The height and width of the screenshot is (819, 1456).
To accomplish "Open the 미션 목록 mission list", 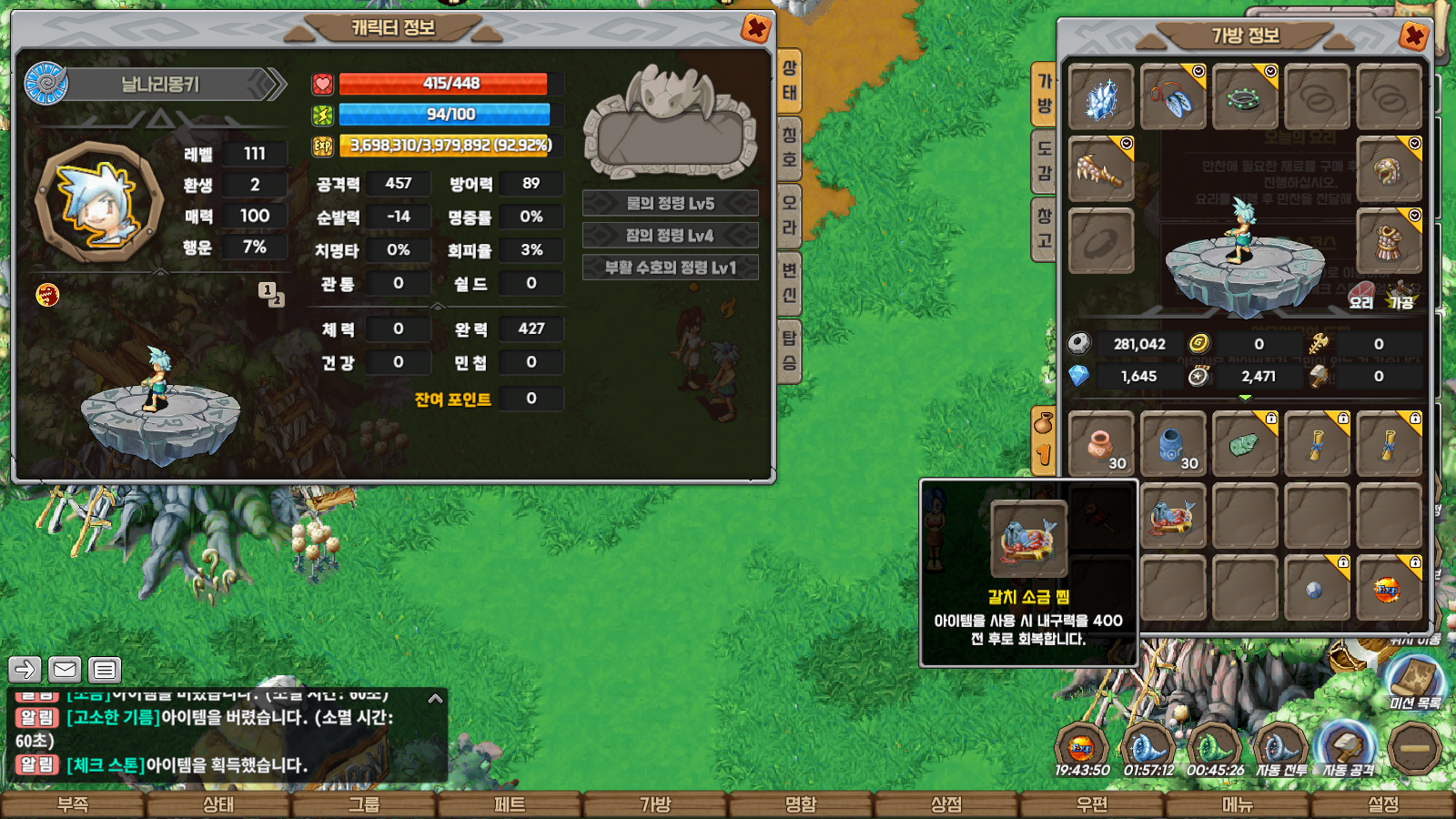I will tap(1414, 682).
